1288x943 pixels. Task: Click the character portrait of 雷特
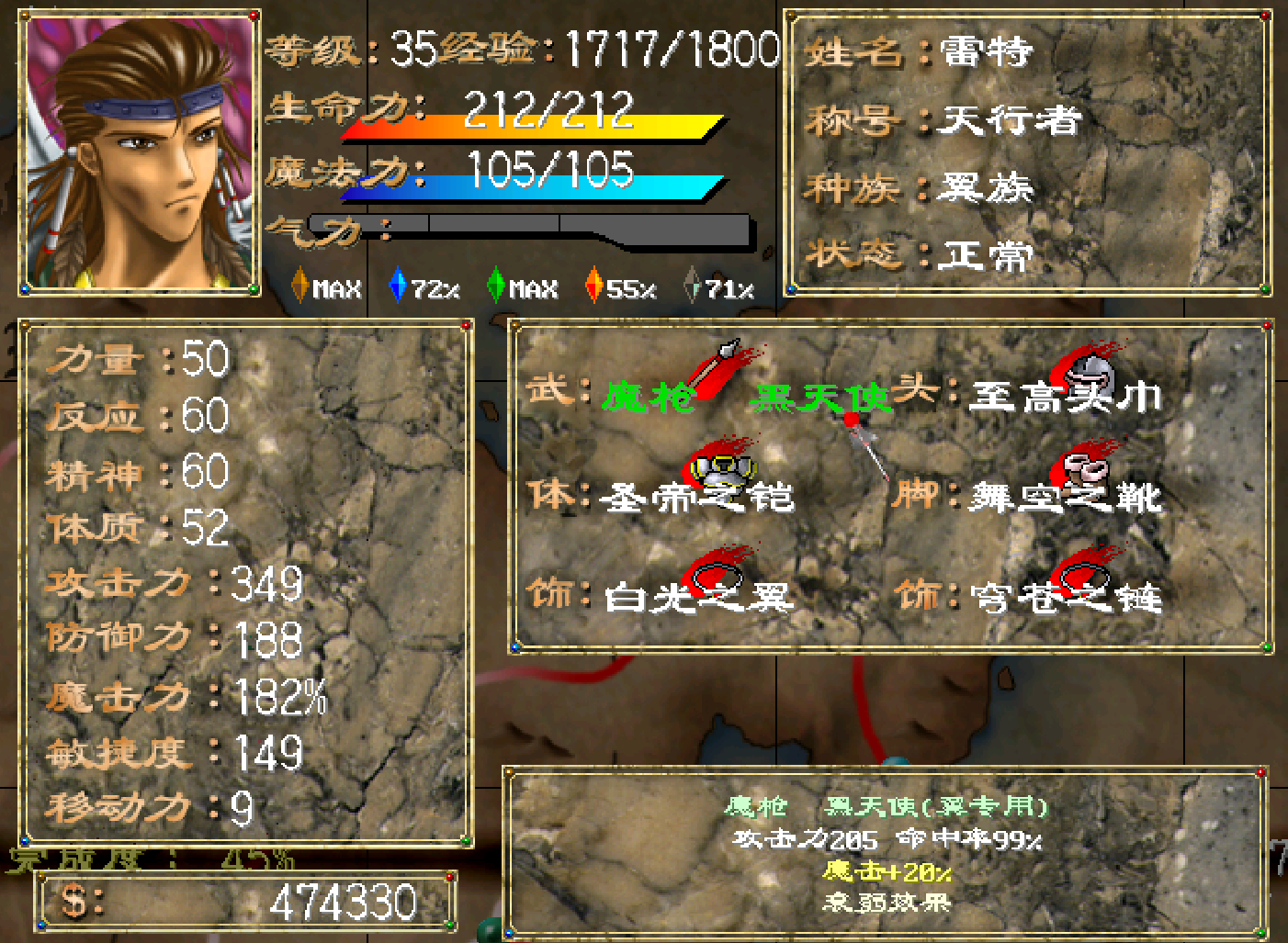pos(140,152)
